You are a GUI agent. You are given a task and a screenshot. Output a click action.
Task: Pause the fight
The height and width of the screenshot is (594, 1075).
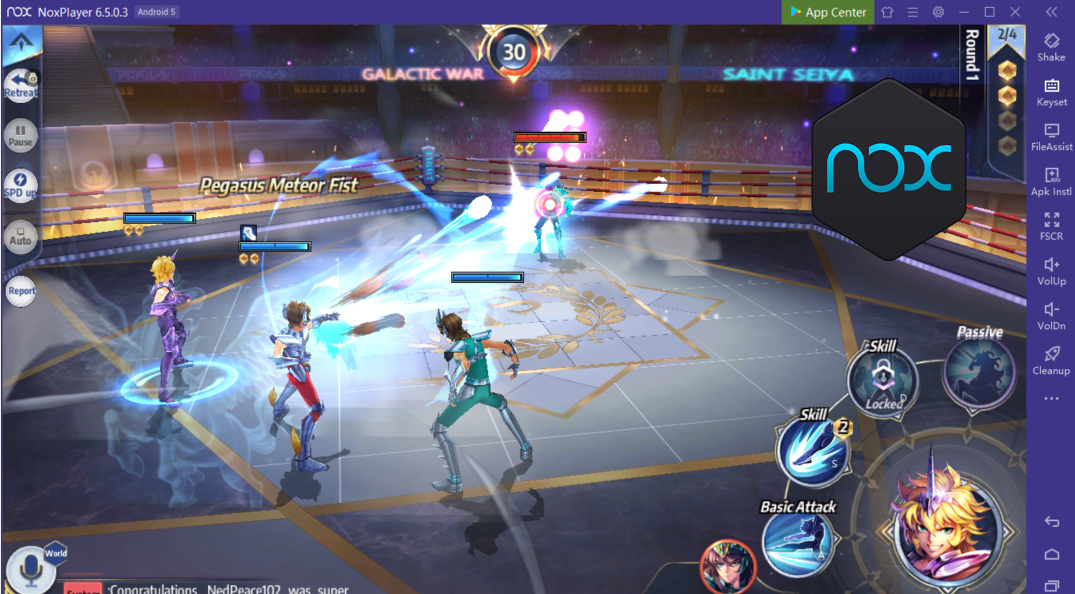point(21,136)
